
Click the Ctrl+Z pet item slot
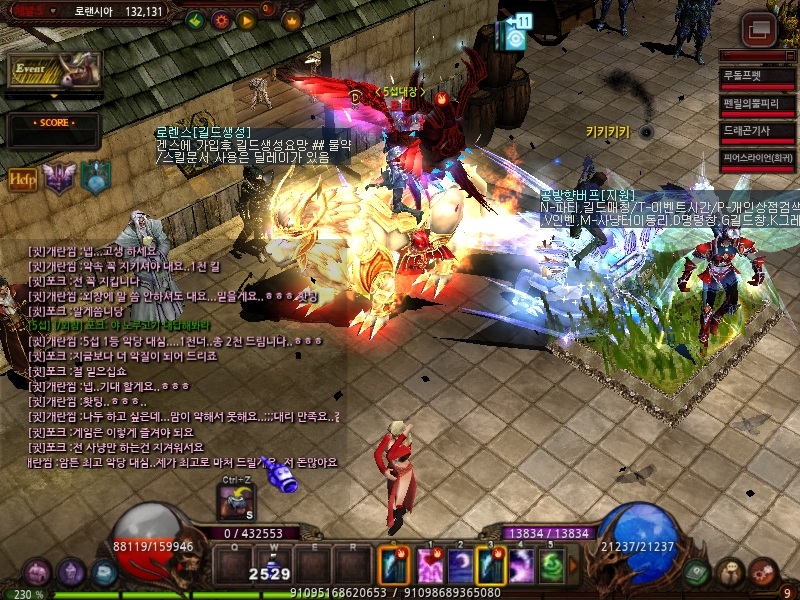point(236,500)
